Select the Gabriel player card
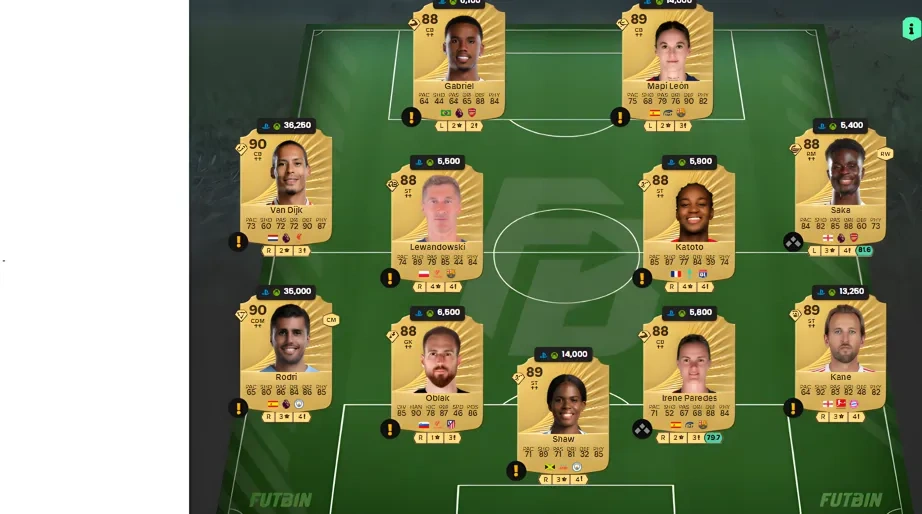The width and height of the screenshot is (922, 514). tap(459, 60)
